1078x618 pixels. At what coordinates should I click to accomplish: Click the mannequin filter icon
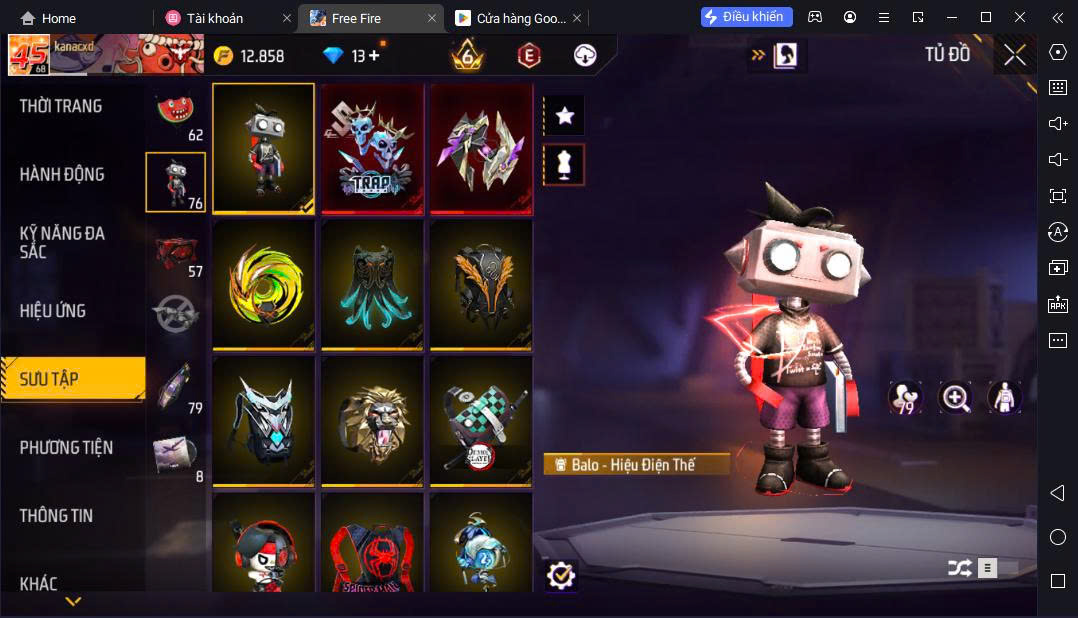tap(564, 165)
